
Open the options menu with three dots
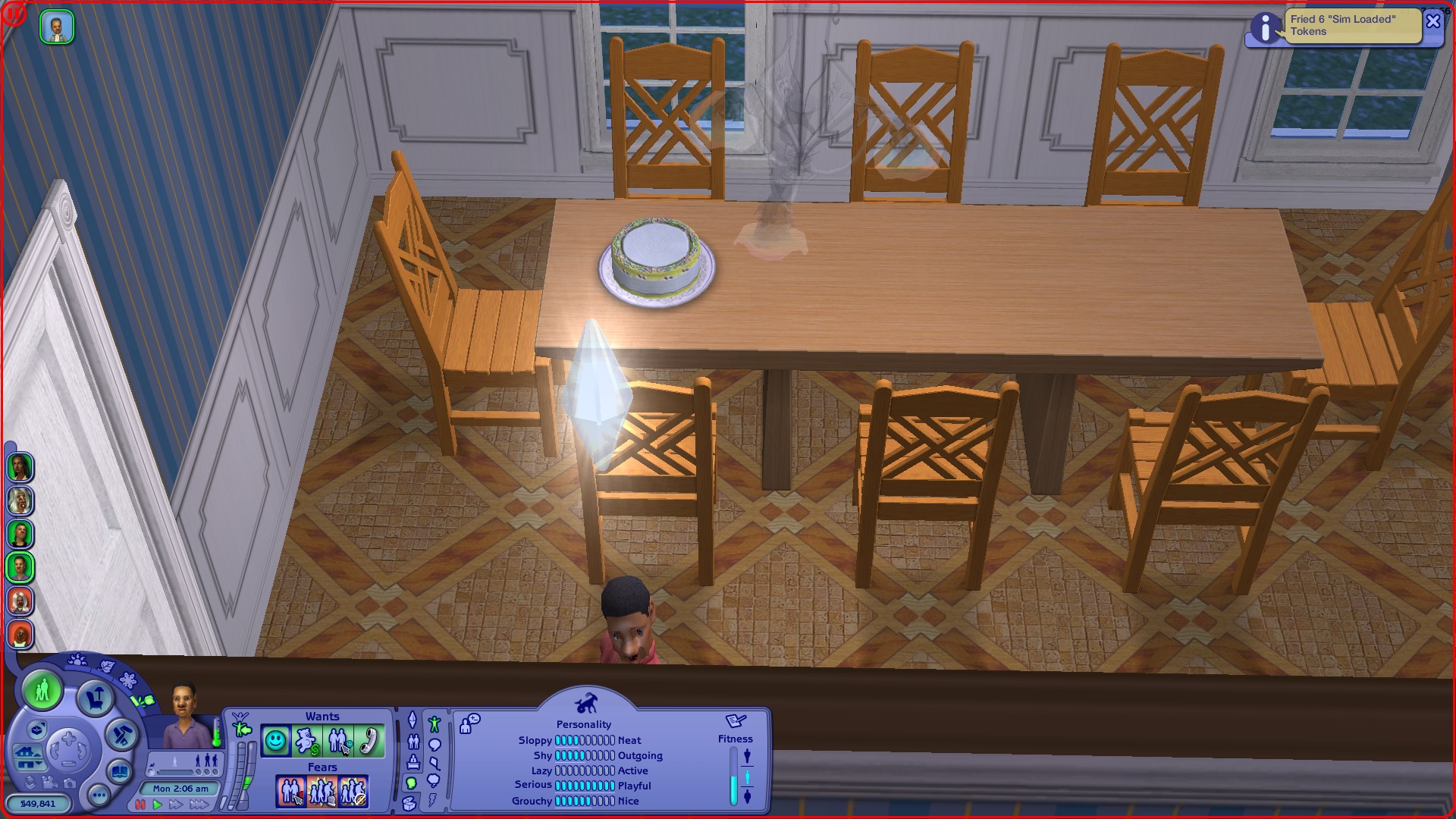99,795
